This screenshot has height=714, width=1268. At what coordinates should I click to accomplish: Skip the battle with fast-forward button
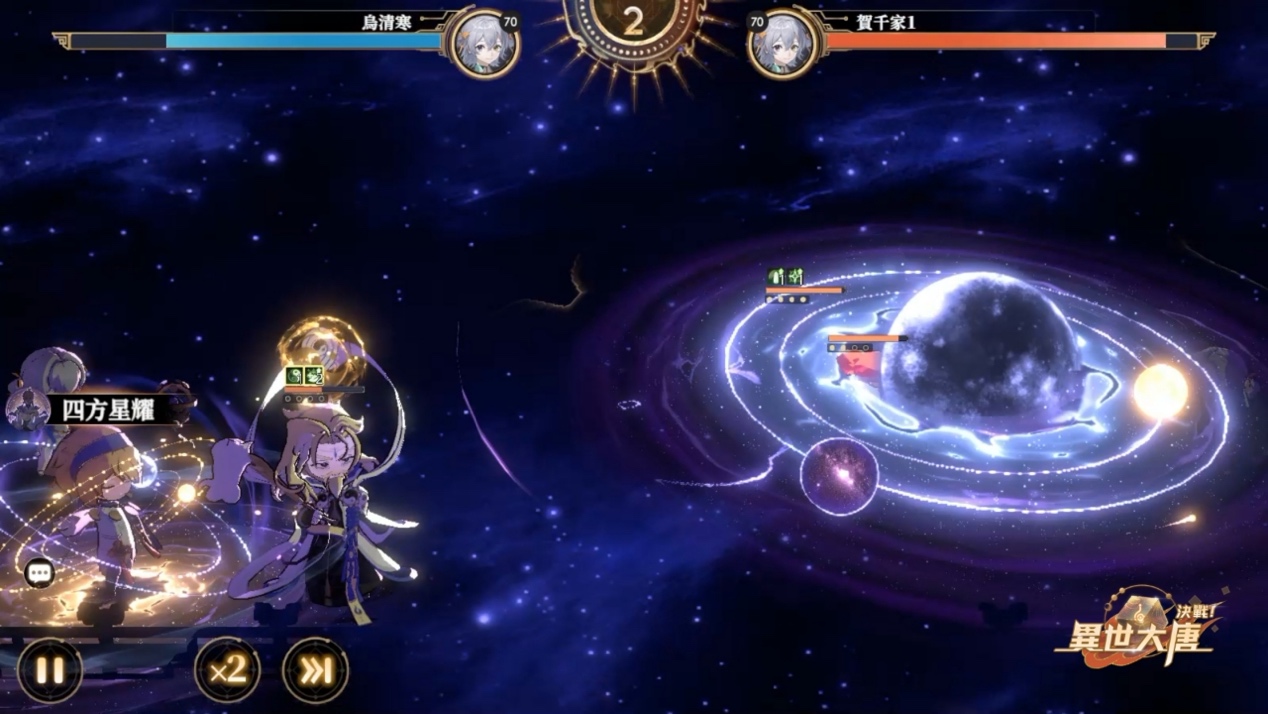coord(316,670)
